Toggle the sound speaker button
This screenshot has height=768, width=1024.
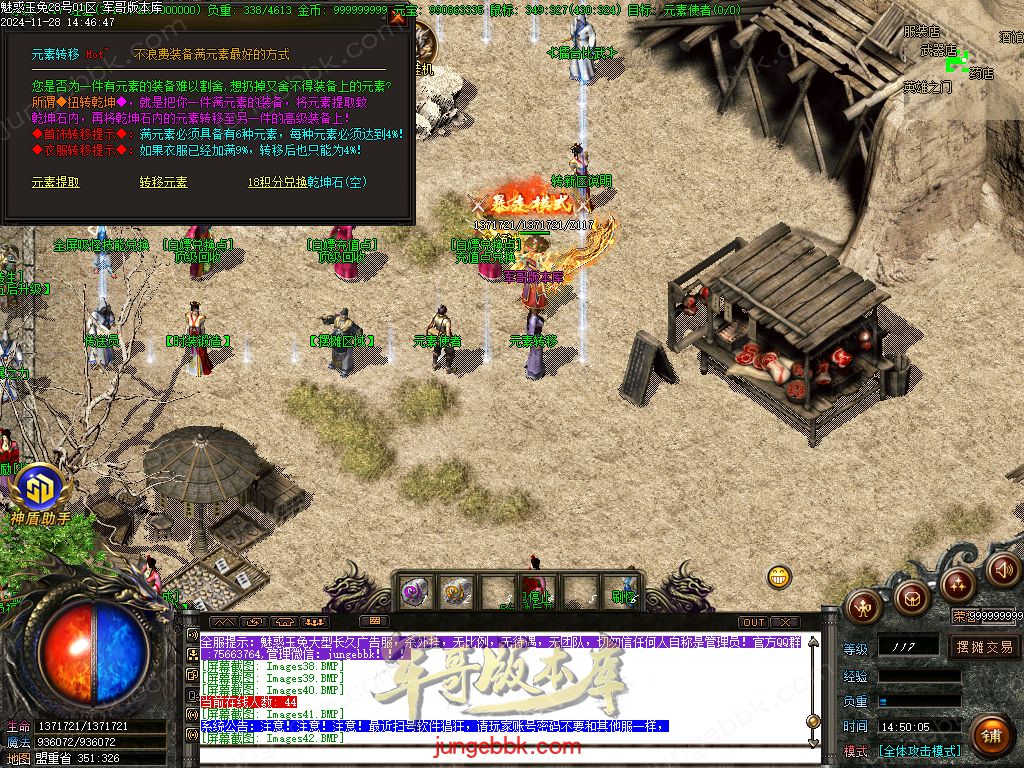click(x=1003, y=569)
